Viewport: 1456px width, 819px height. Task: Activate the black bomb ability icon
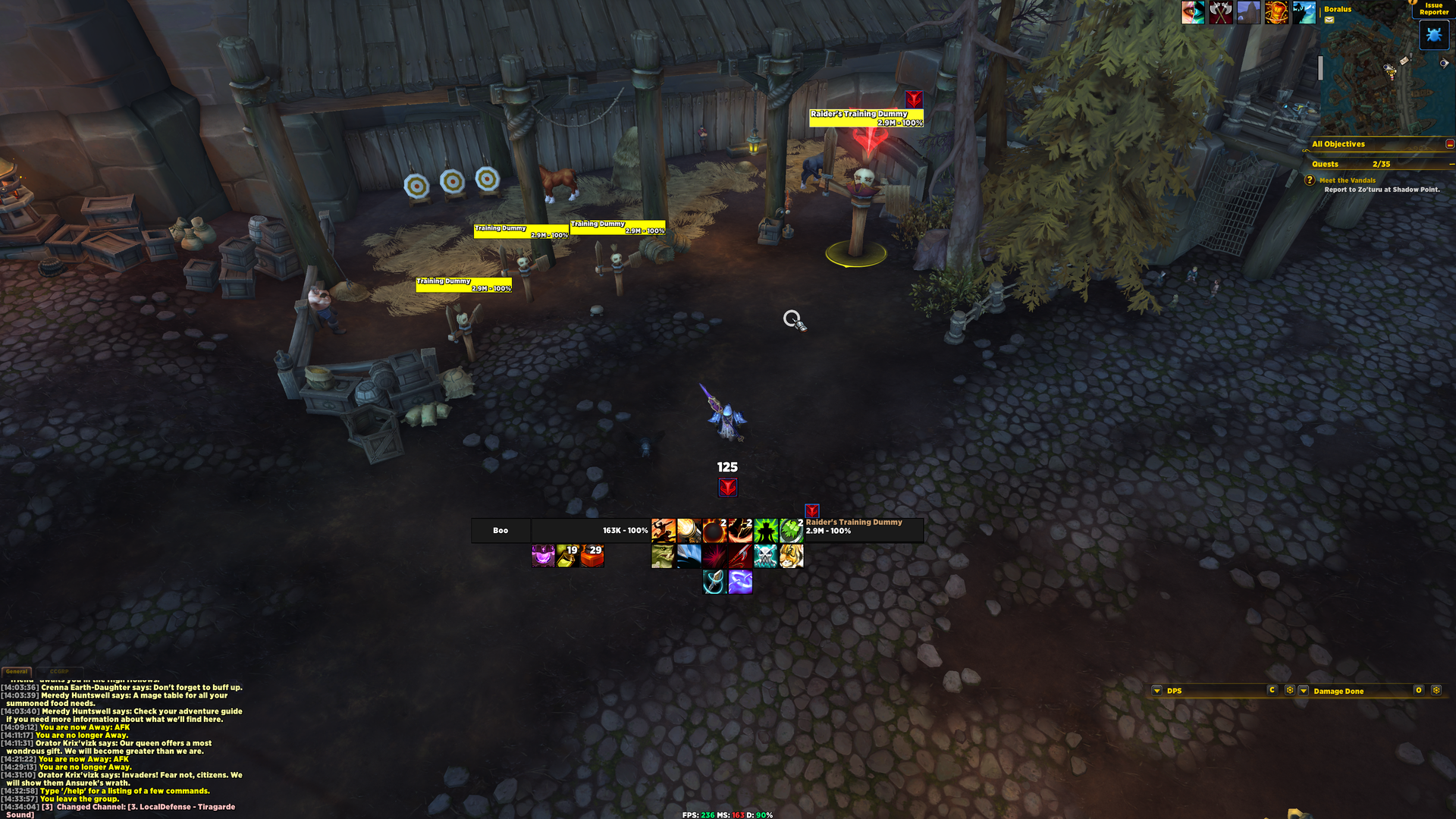pos(714,531)
